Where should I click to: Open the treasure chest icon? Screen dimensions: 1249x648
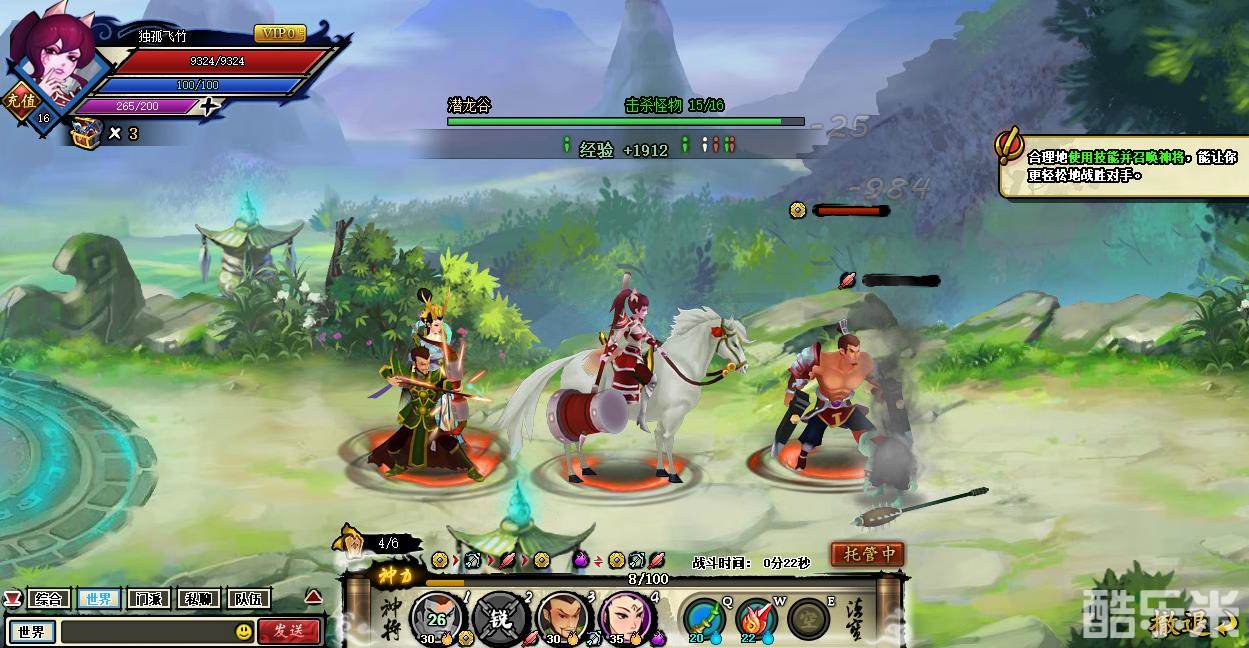(86, 131)
